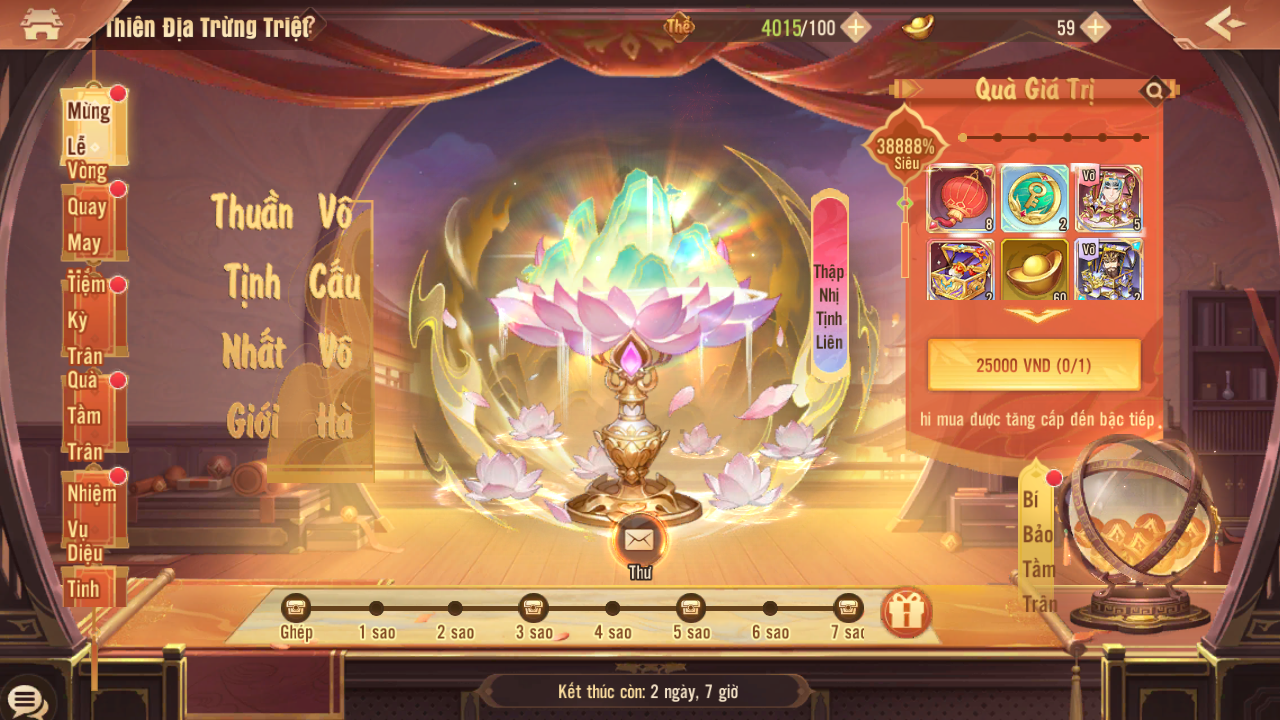The height and width of the screenshot is (720, 1280).
Task: Open the Nhiệm Vụ Diệu Tinh tab
Action: (94, 508)
